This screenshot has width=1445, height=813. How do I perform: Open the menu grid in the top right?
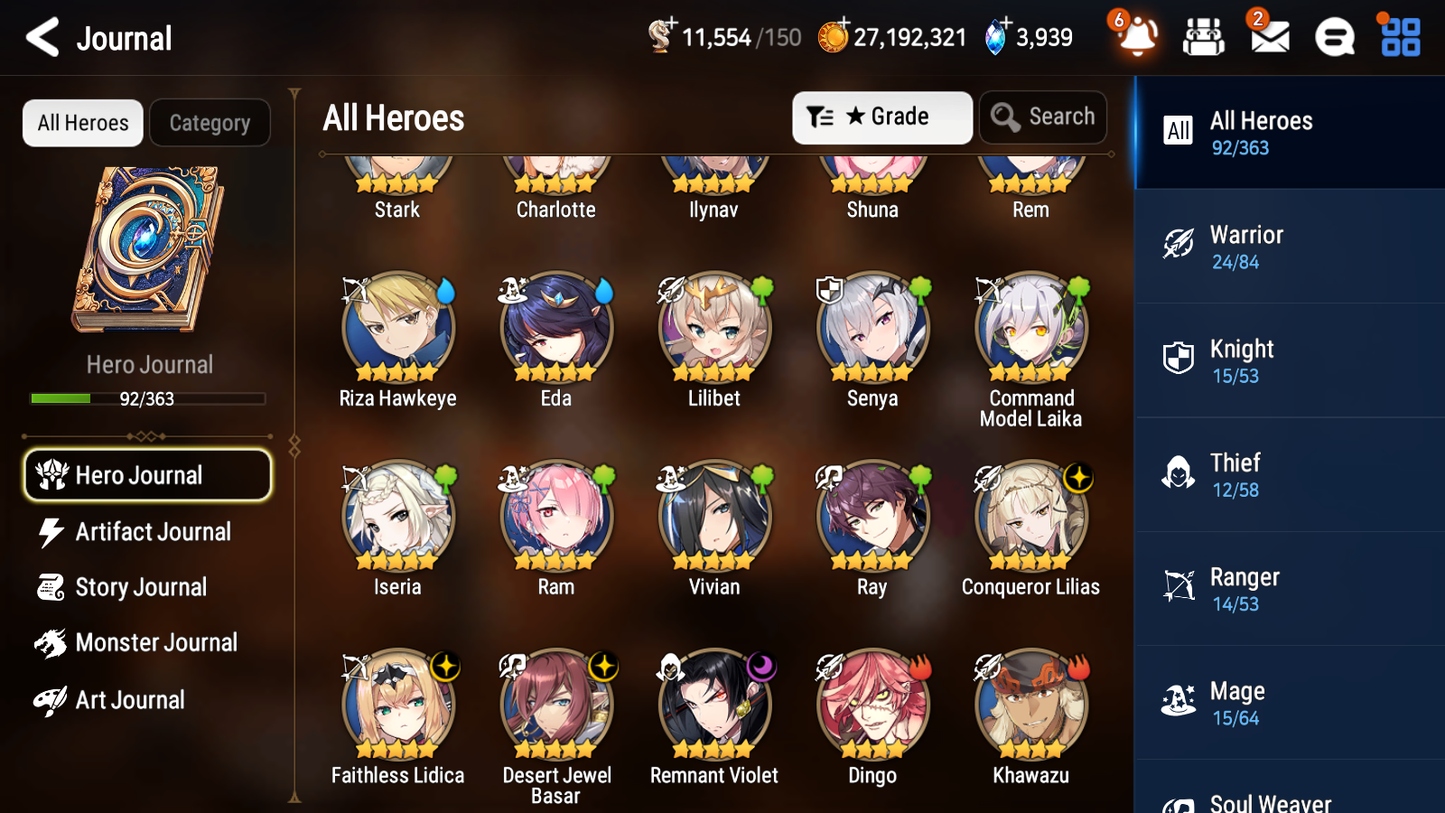tap(1399, 36)
